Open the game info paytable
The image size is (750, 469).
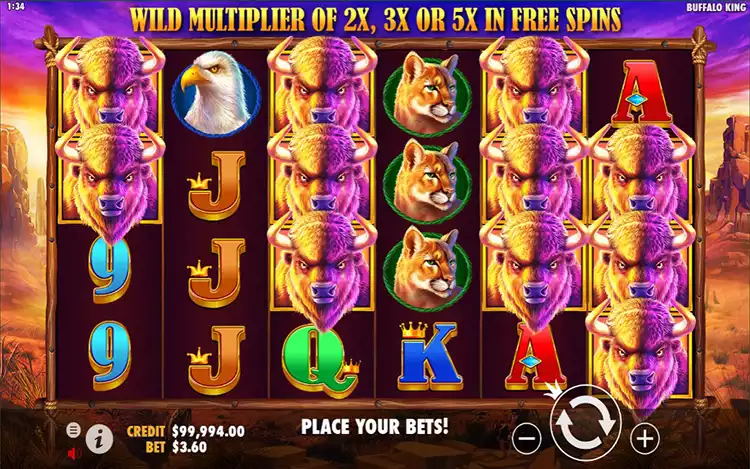coord(98,436)
